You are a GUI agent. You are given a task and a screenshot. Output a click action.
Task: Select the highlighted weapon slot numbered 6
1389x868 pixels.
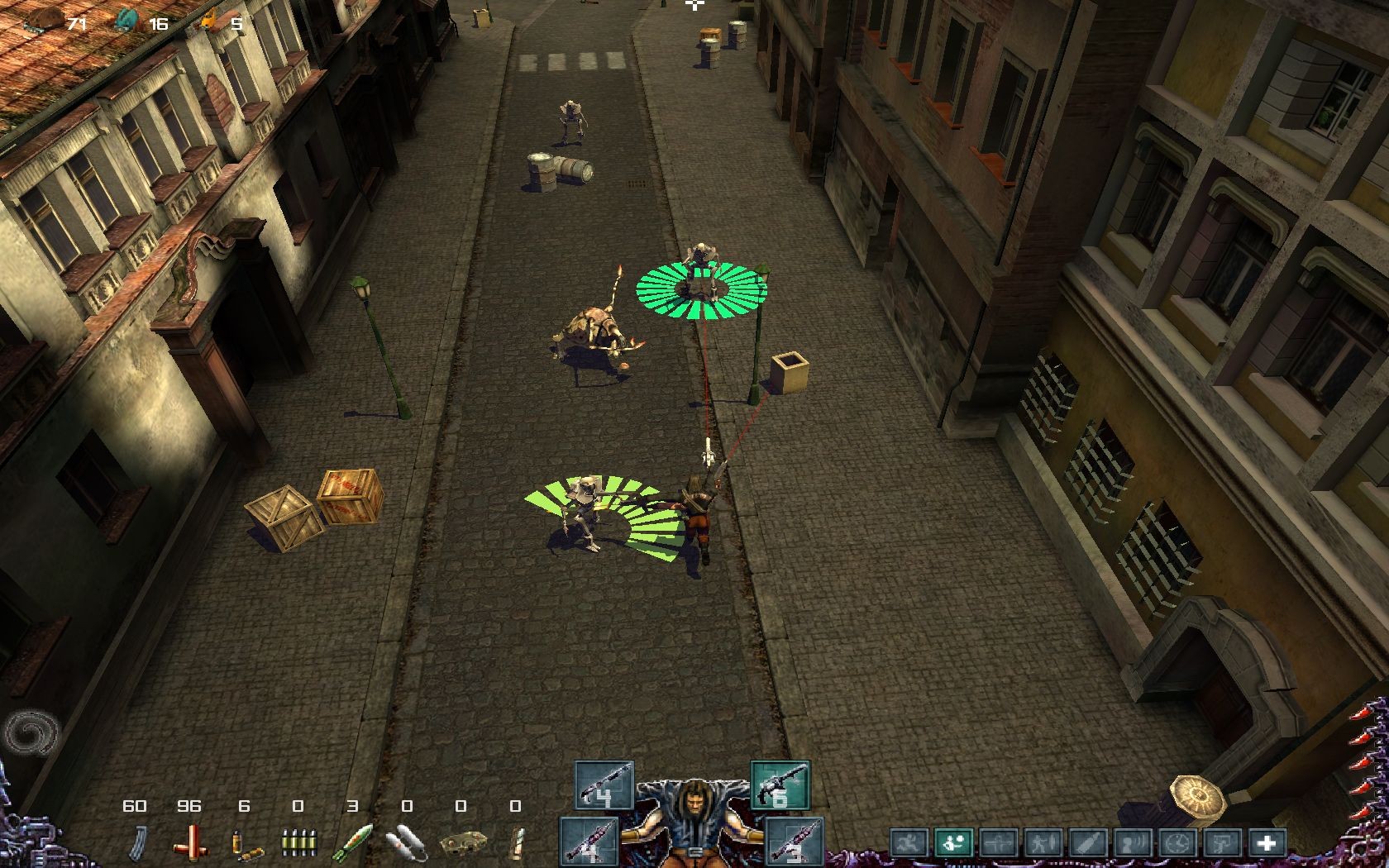tap(780, 785)
